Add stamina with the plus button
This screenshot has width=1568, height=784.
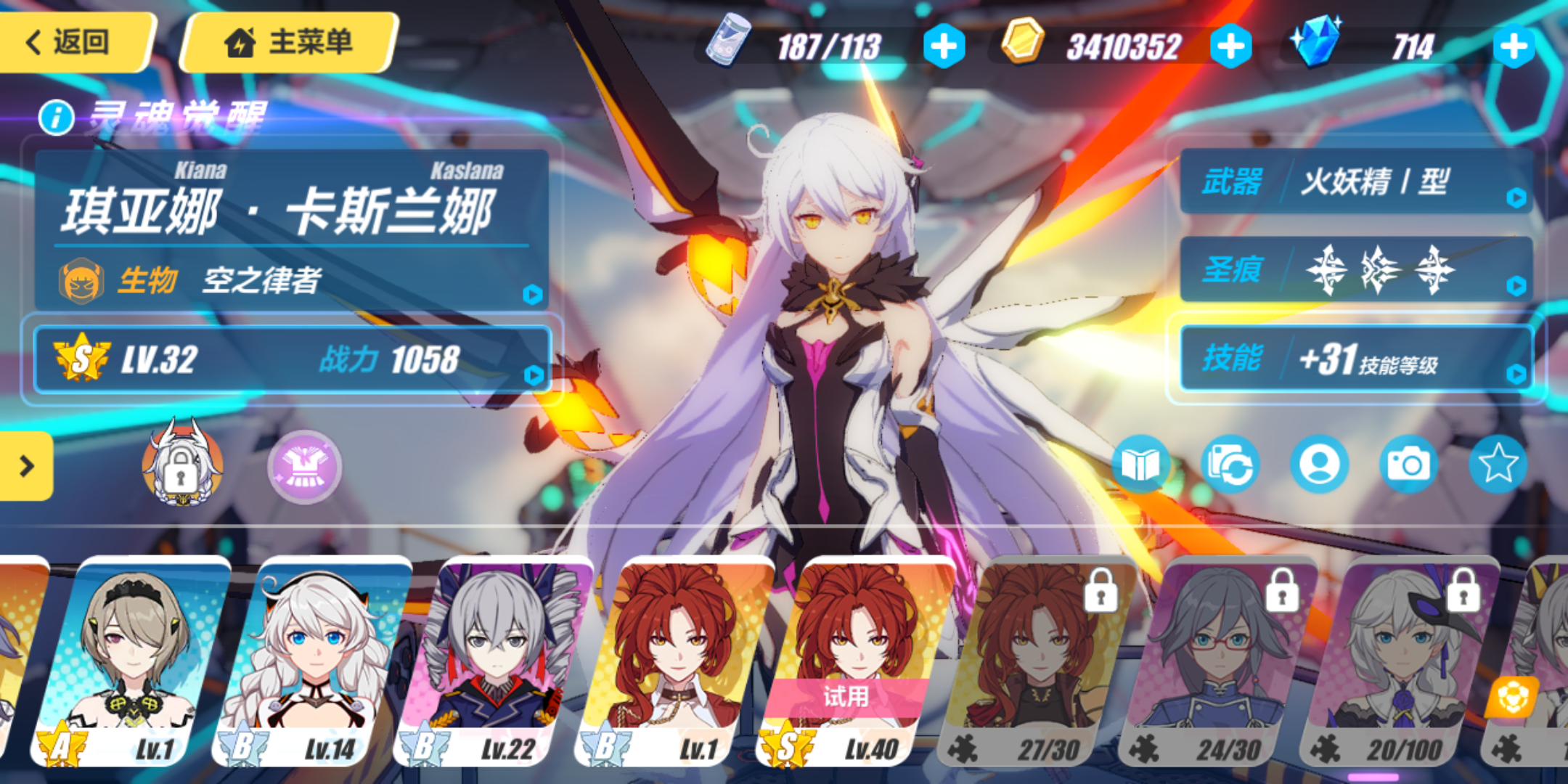[x=944, y=46]
